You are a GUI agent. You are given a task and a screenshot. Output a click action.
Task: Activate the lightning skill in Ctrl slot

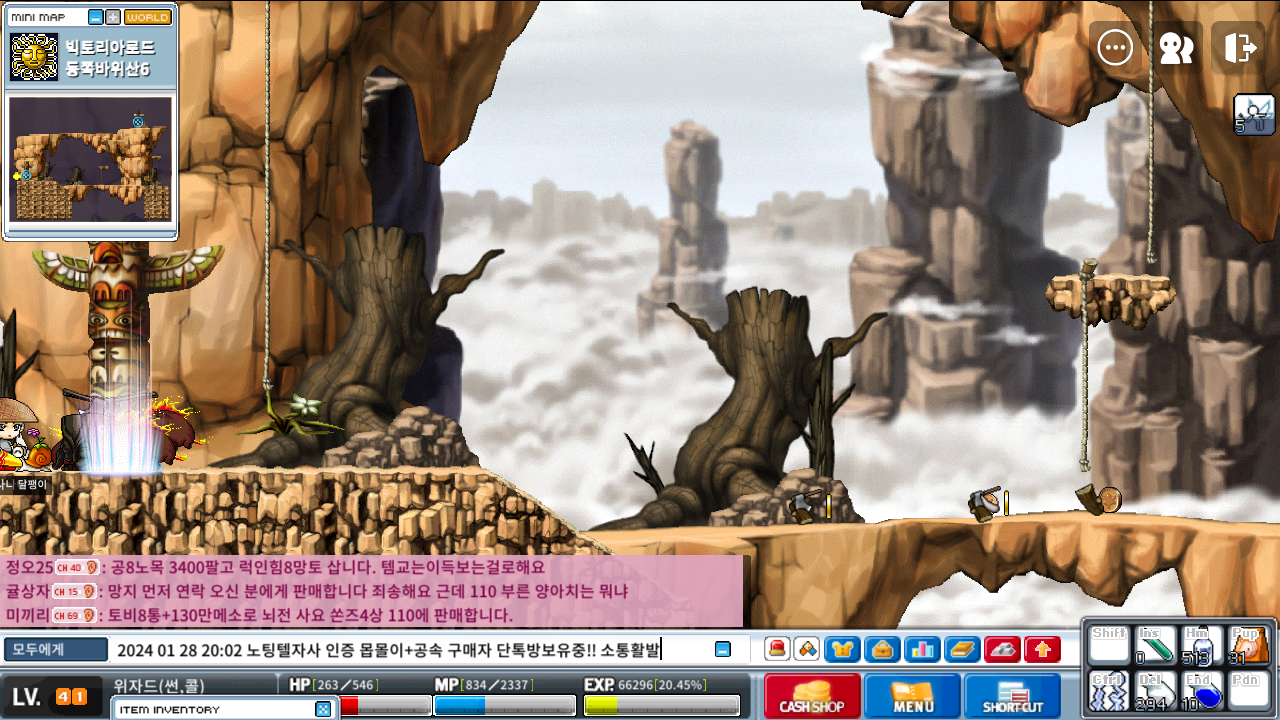(1109, 691)
